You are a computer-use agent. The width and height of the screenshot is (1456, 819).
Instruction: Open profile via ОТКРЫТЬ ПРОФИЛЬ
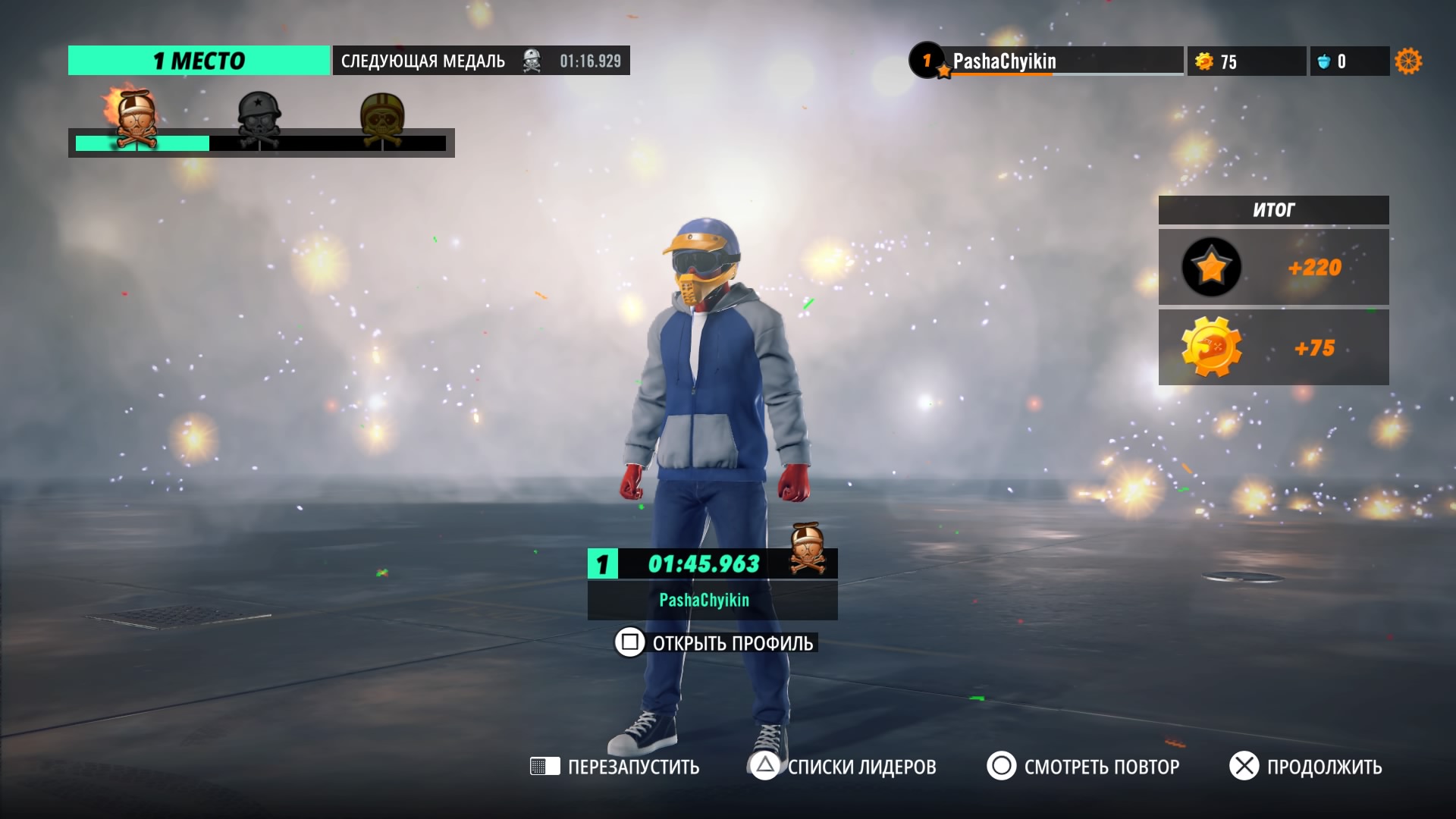[x=715, y=643]
